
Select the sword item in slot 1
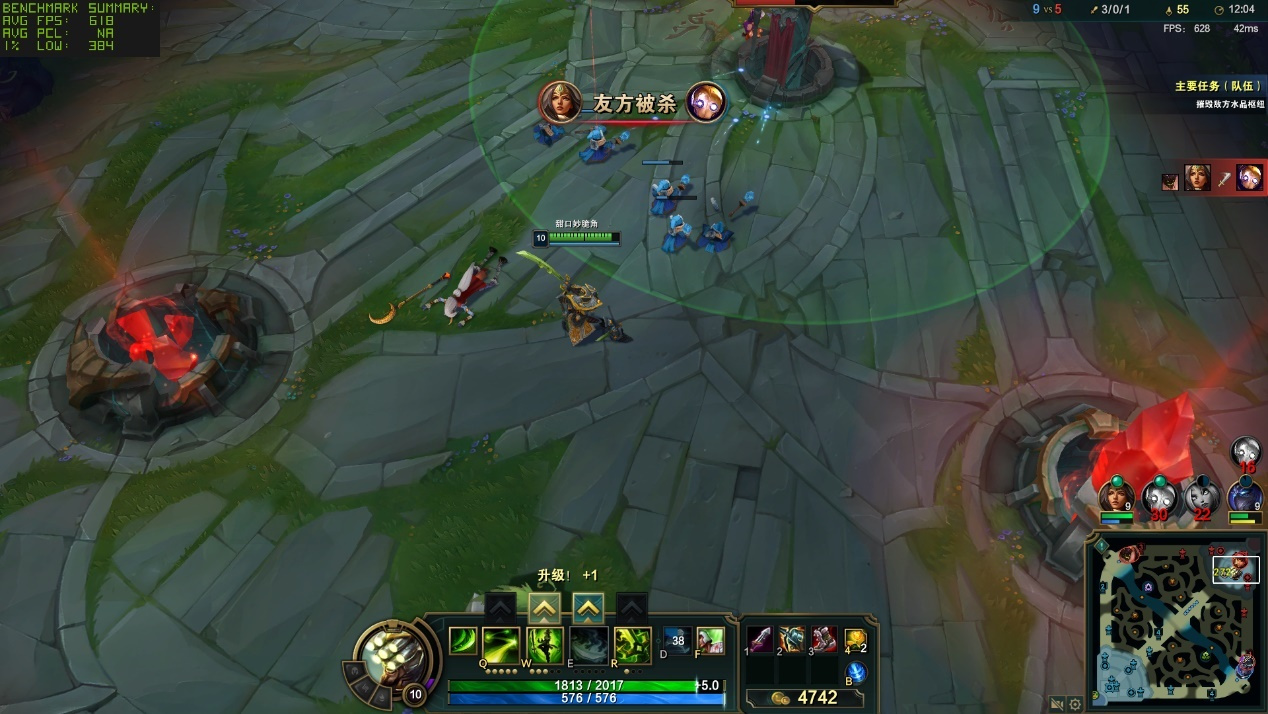[761, 639]
